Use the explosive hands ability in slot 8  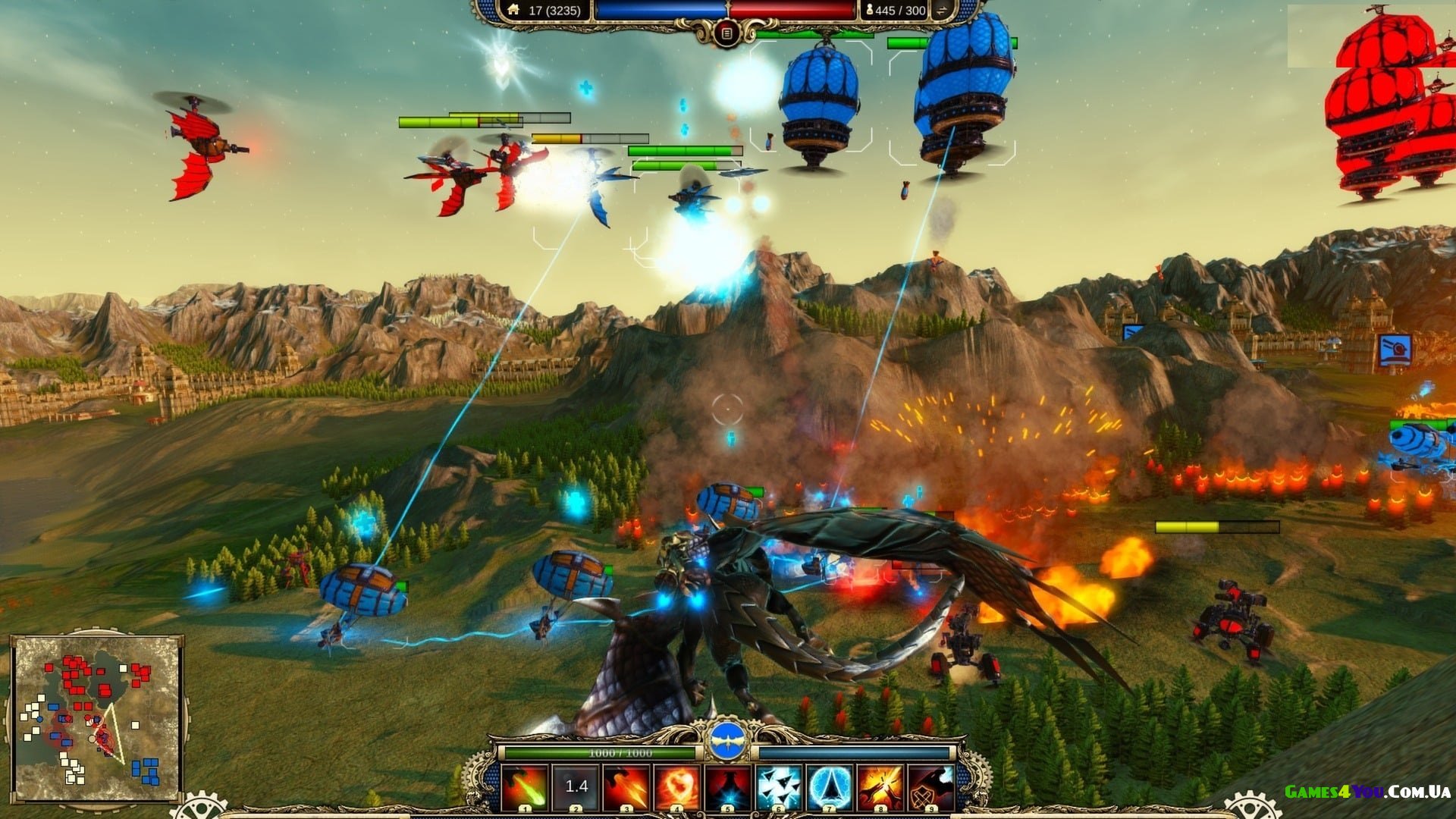880,787
